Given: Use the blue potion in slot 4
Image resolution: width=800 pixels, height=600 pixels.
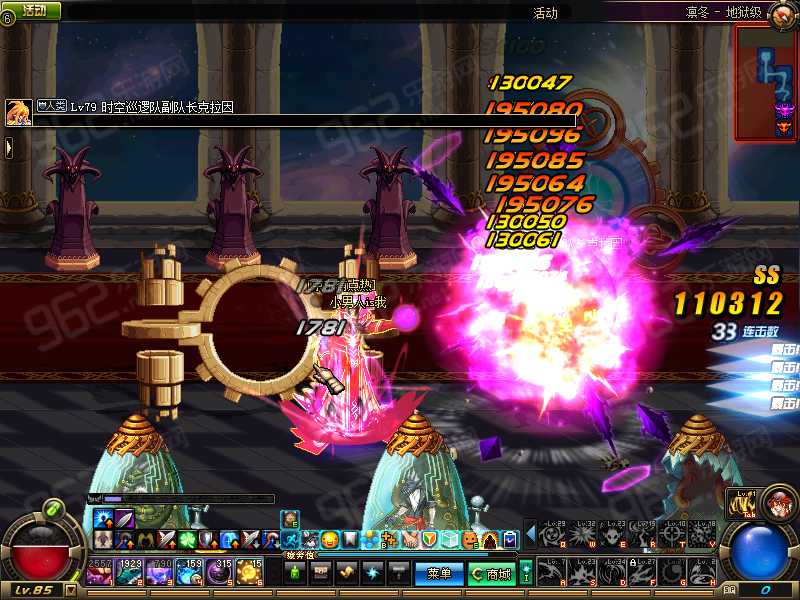Looking at the screenshot, I should coord(190,573).
